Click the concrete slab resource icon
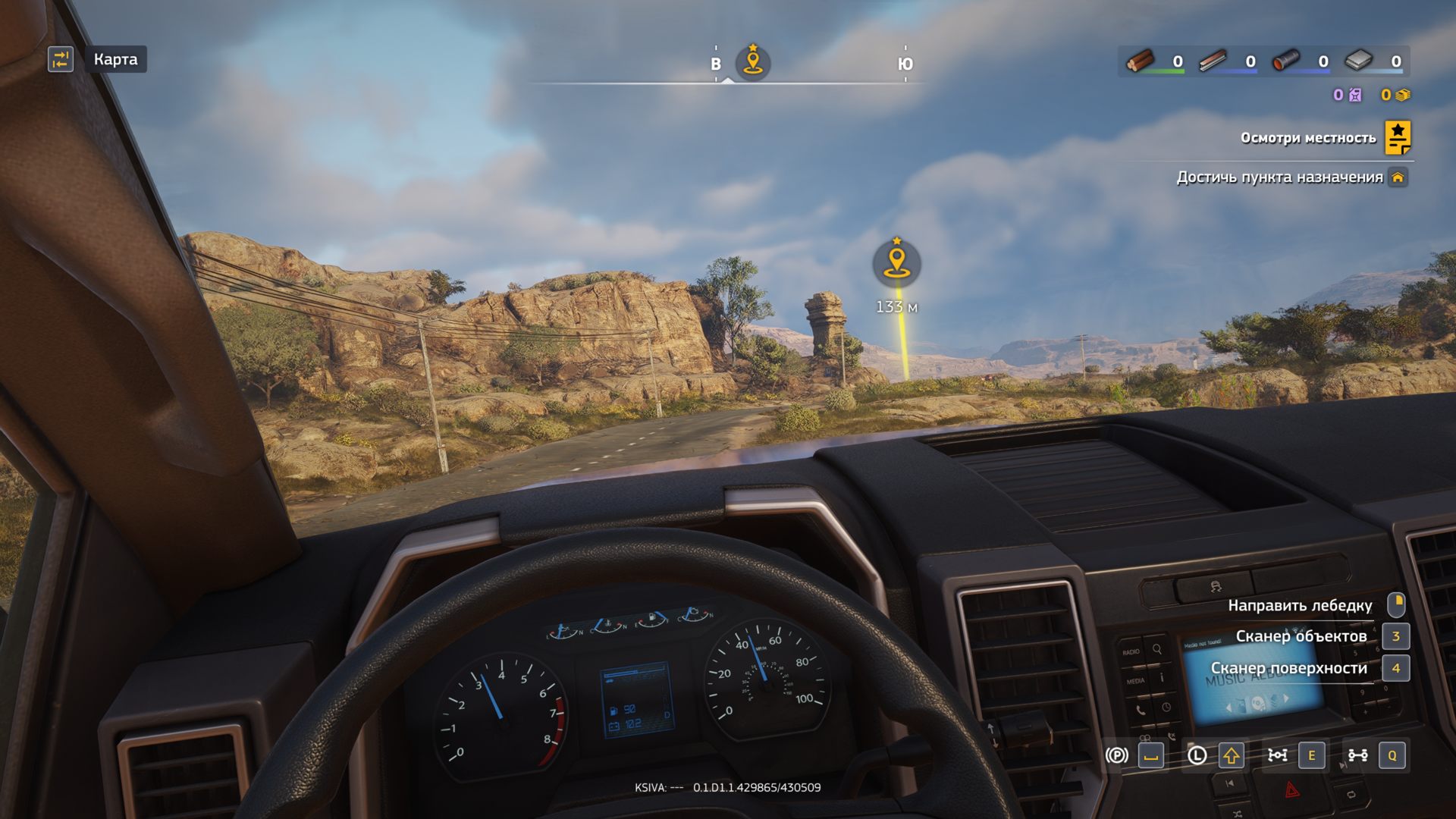This screenshot has height=819, width=1456. pos(1359,61)
